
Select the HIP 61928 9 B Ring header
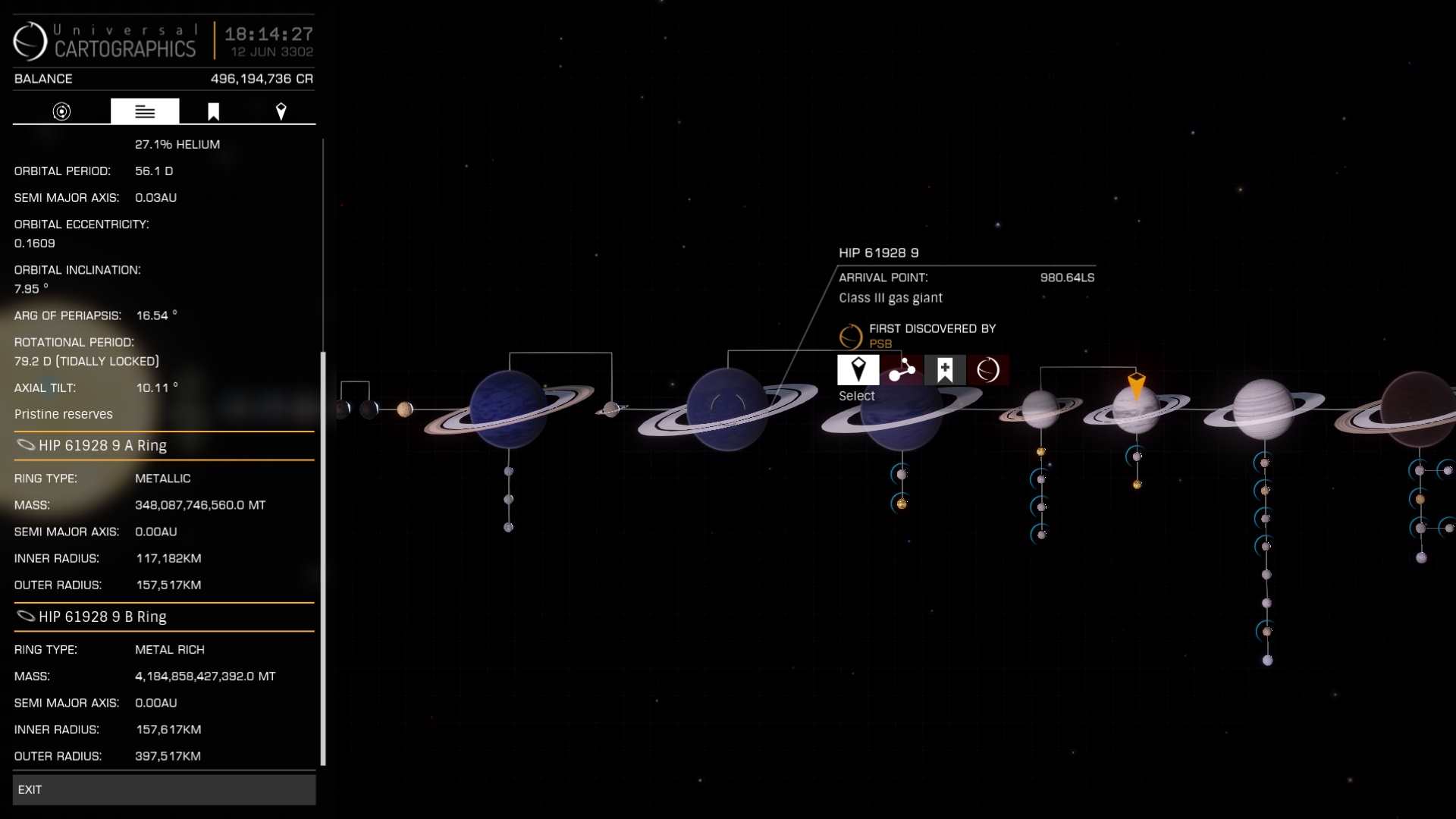click(164, 617)
